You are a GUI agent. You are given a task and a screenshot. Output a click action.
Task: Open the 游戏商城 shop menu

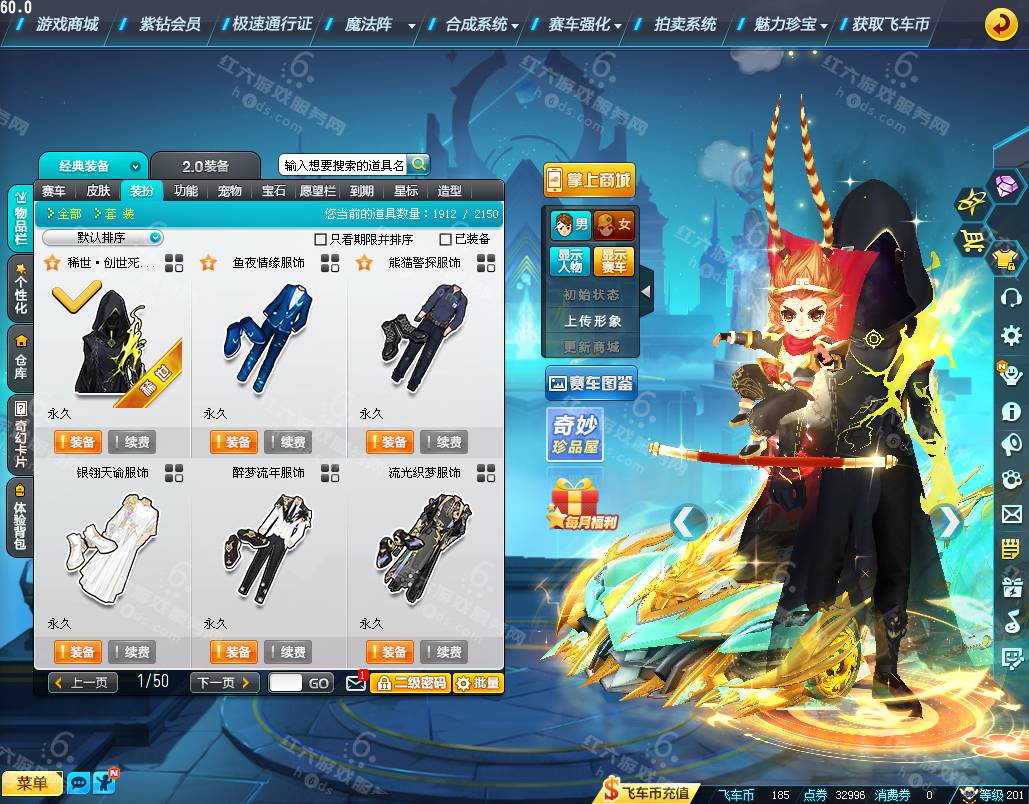coord(66,24)
